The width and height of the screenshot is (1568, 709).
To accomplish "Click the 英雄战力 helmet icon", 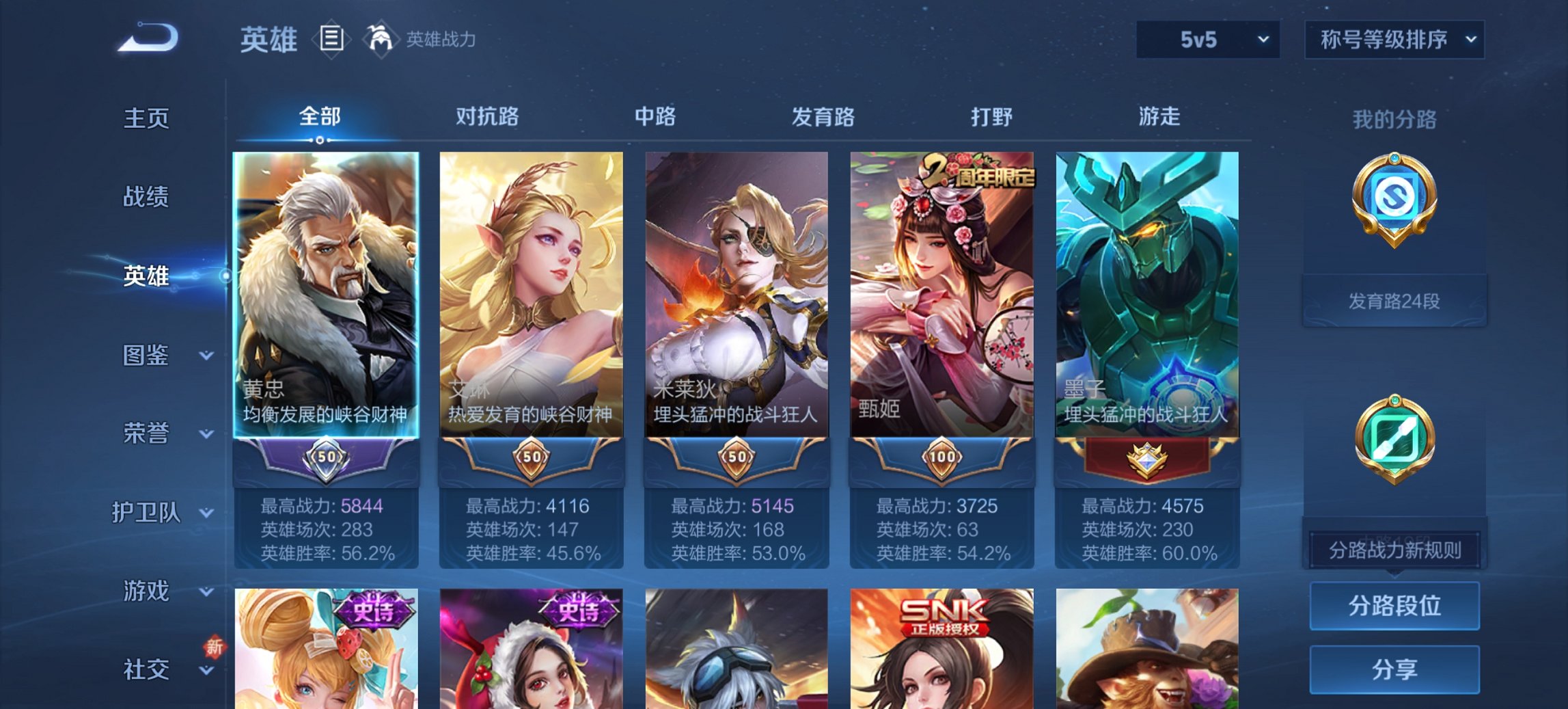I will tap(381, 39).
